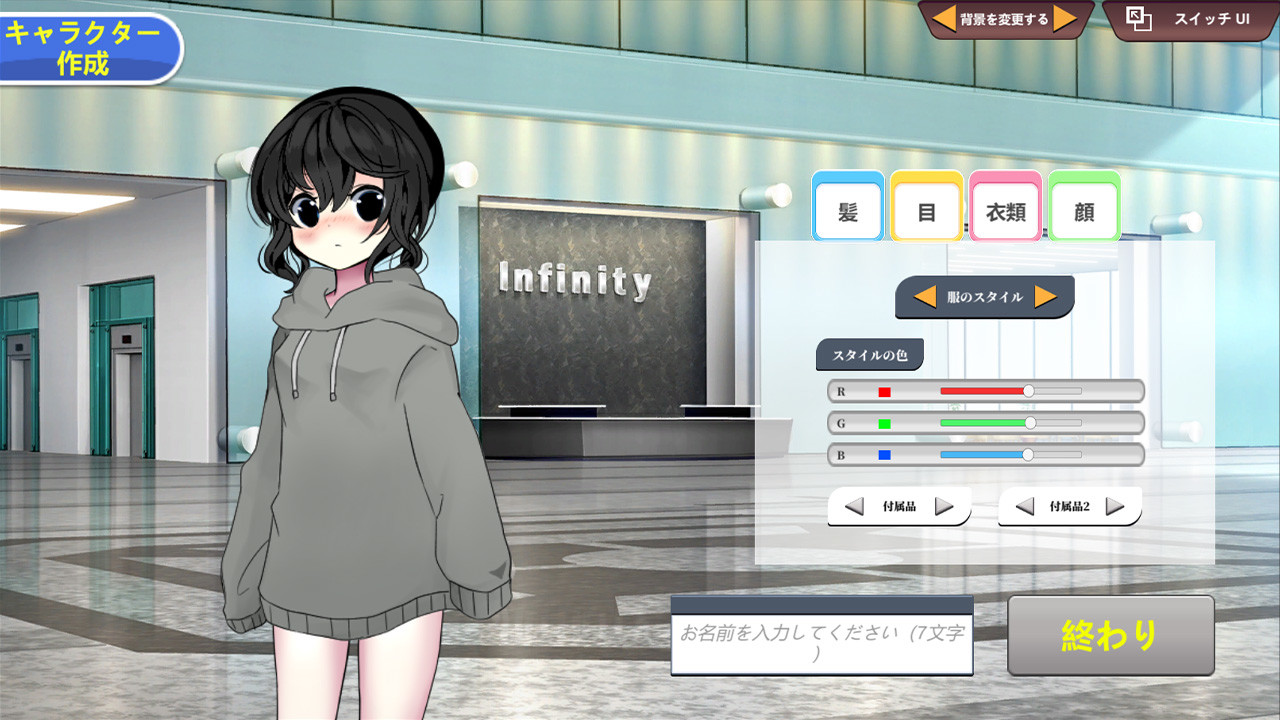This screenshot has width=1280, height=720.
Task: Click the R slider handle
Action: pos(1027,392)
